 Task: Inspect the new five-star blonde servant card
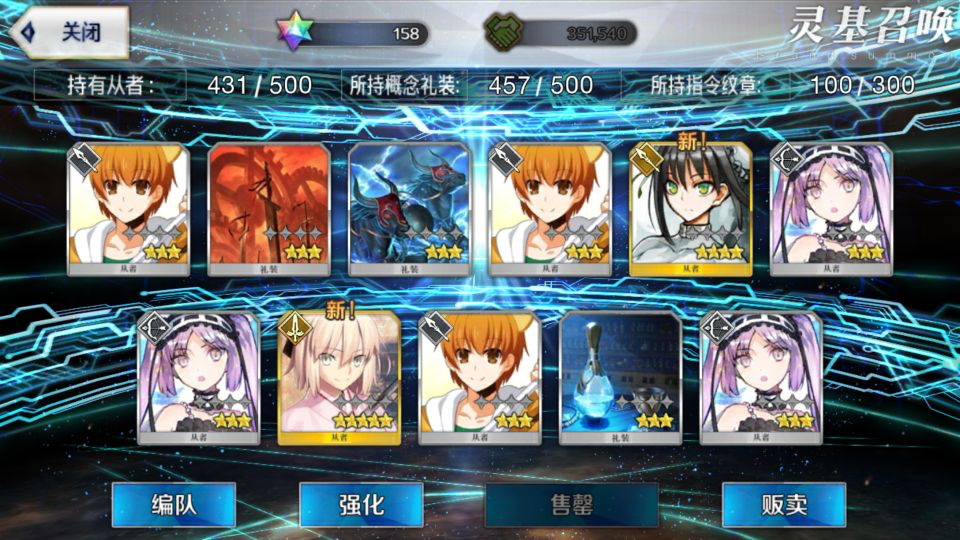(339, 377)
